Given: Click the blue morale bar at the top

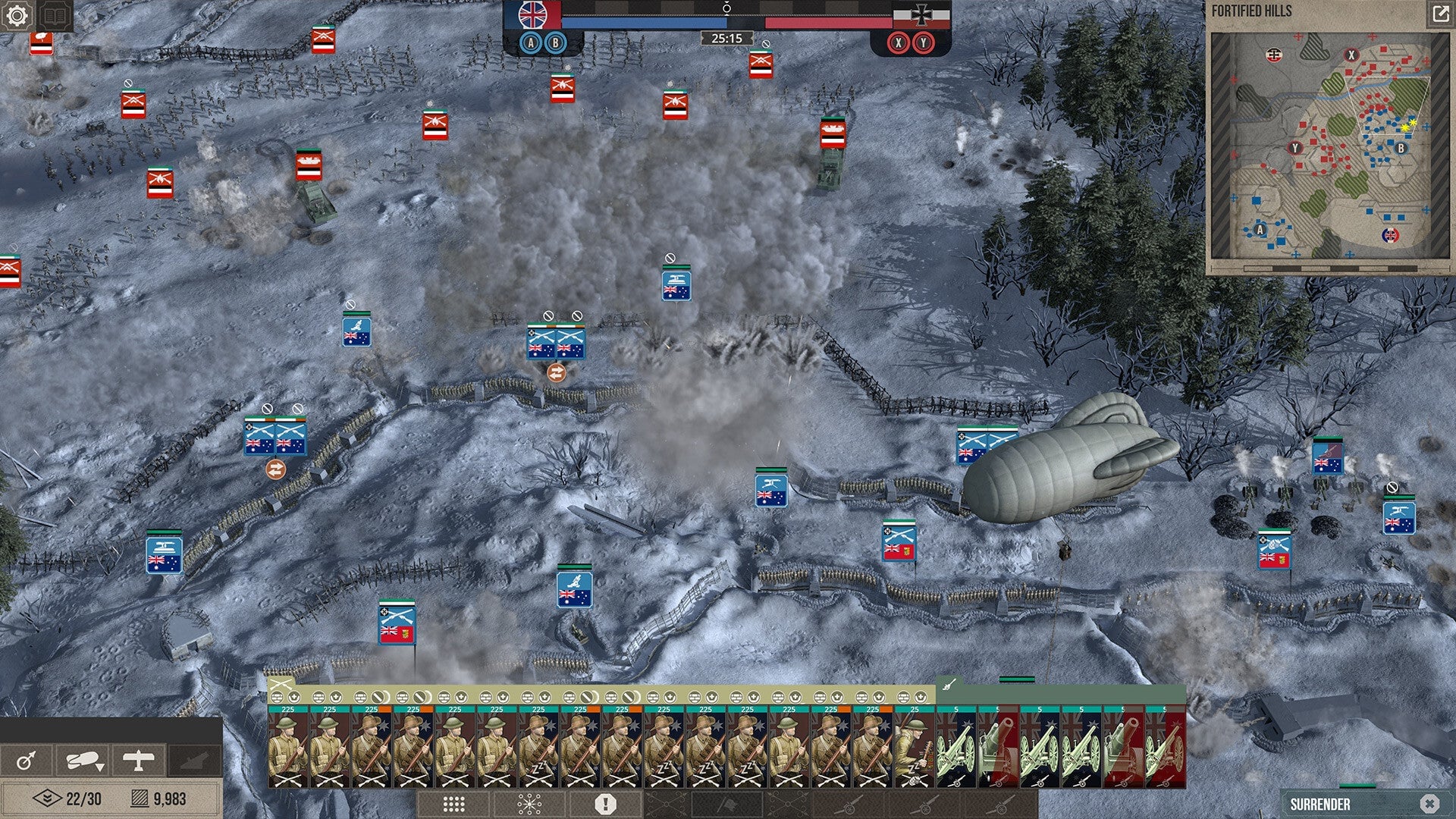Looking at the screenshot, I should coord(645,21).
